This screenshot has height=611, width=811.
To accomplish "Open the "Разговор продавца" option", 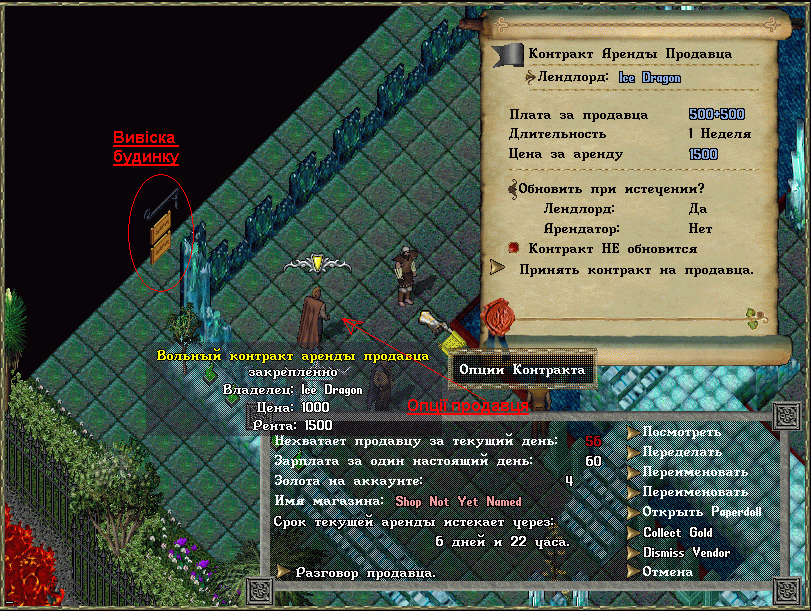I will pos(284,572).
